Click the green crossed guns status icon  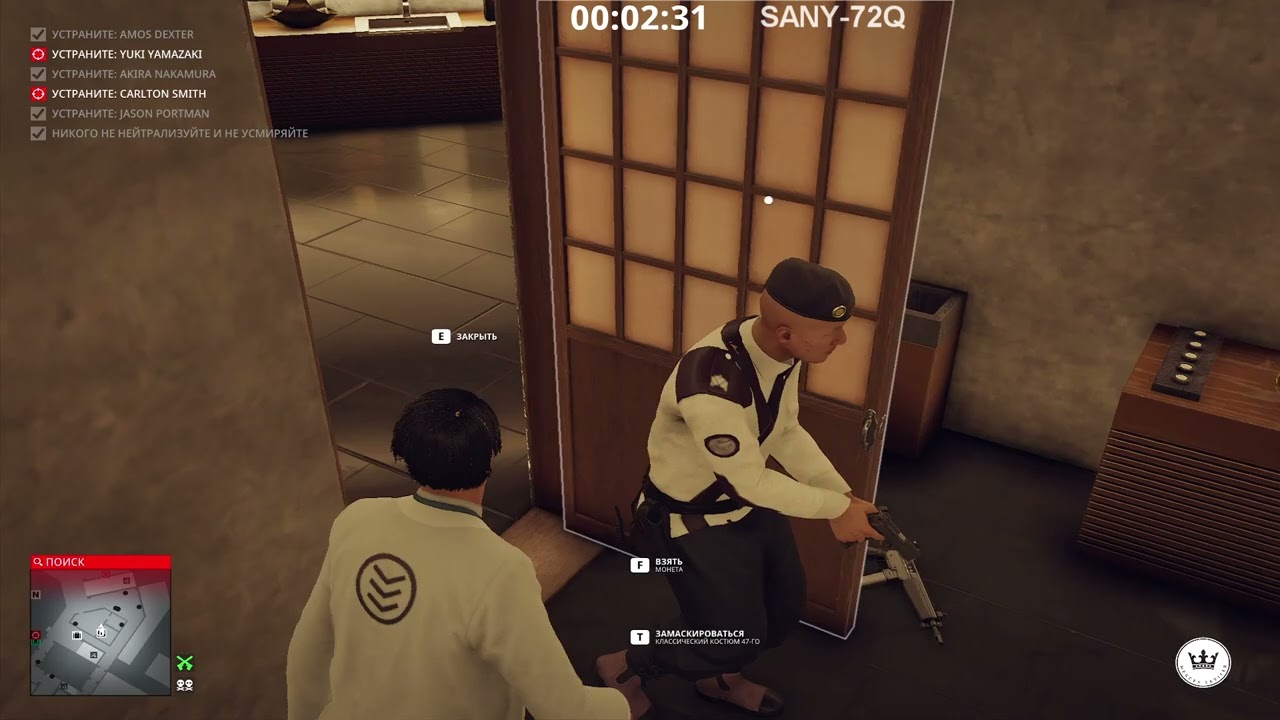click(185, 663)
